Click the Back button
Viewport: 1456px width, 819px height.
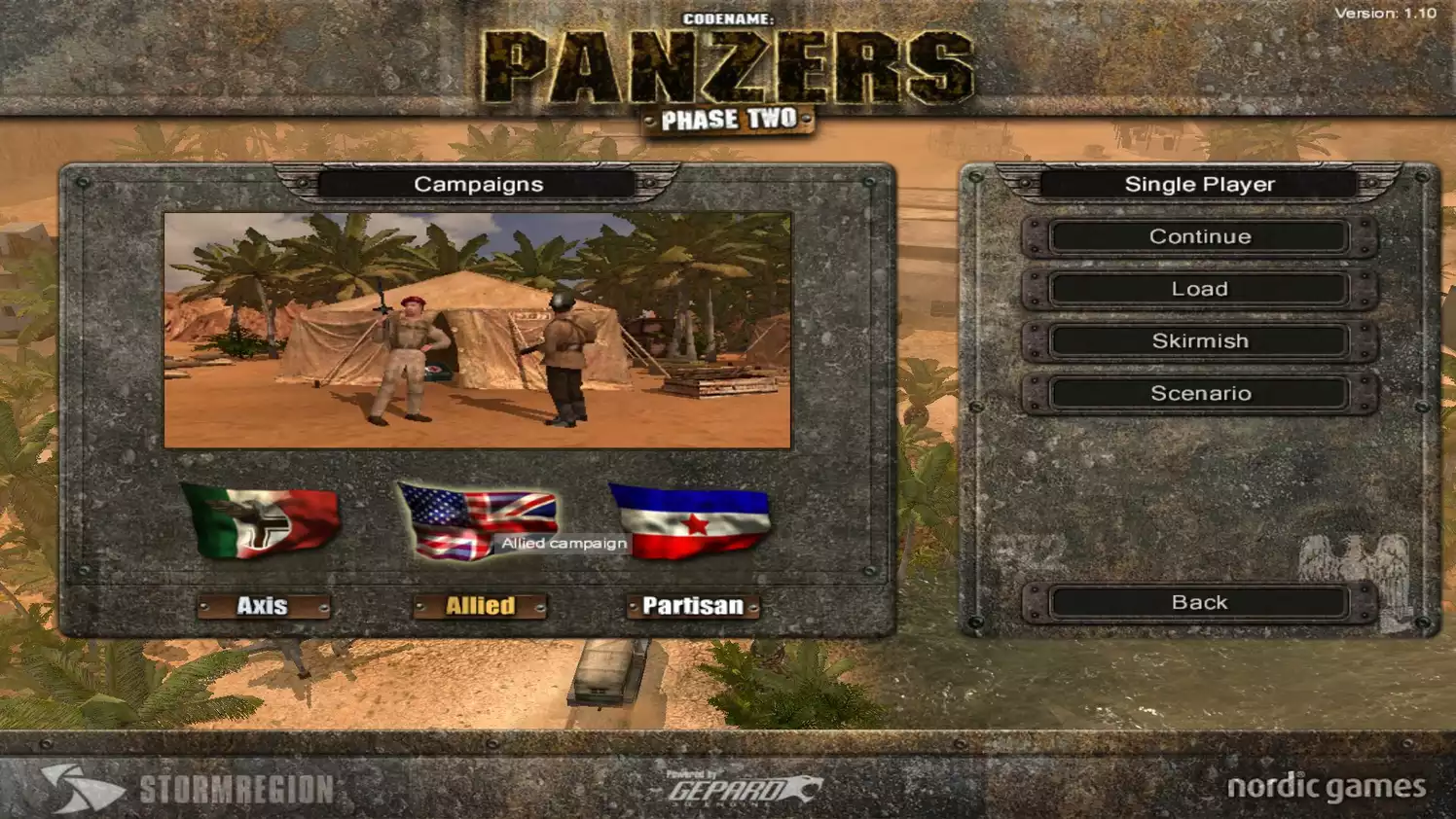pos(1200,601)
